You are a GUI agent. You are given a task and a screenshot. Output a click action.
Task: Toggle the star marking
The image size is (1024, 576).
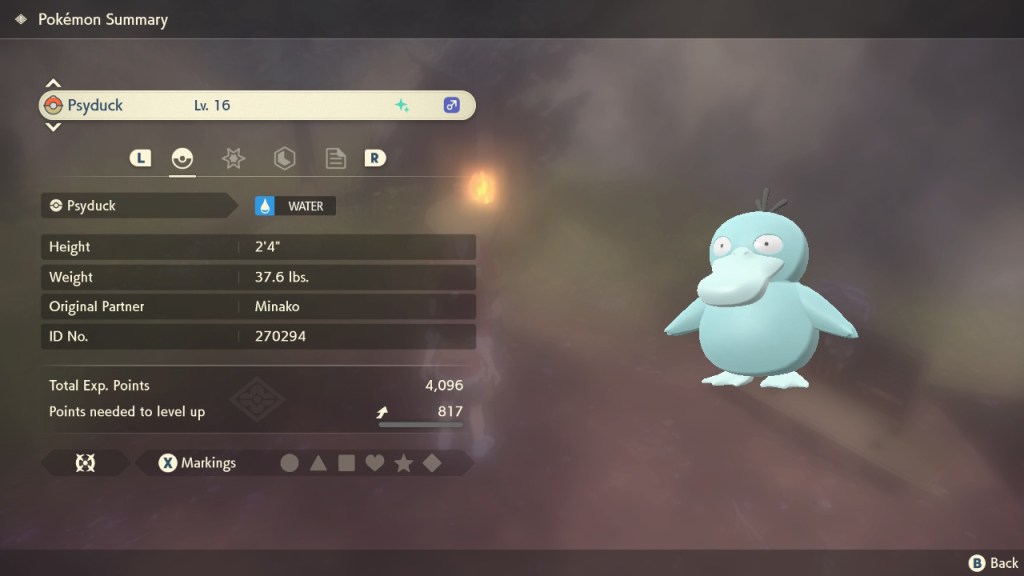pos(404,463)
